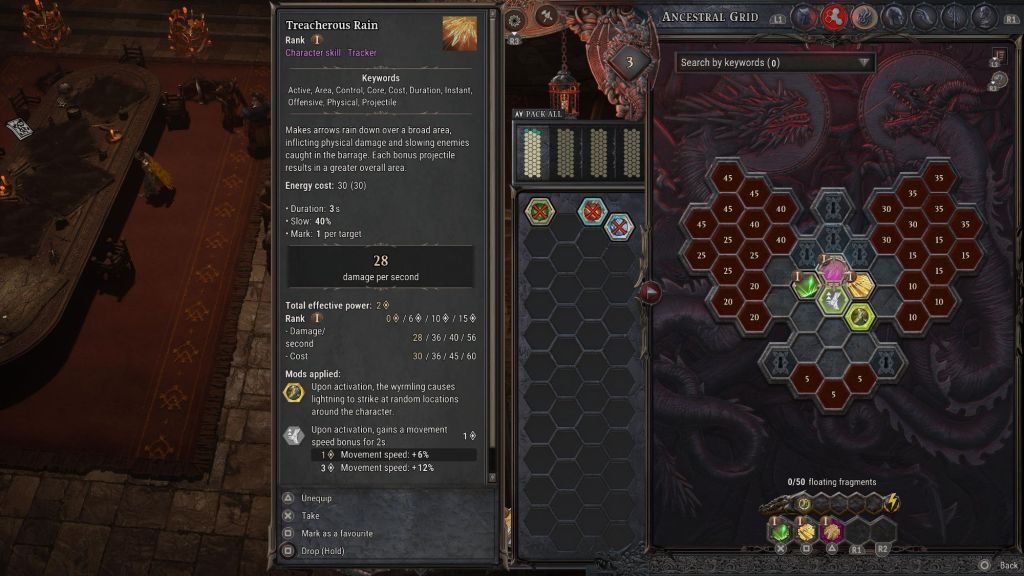
Task: Select the keyhole locked hexagon atop the grid
Action: tap(833, 208)
